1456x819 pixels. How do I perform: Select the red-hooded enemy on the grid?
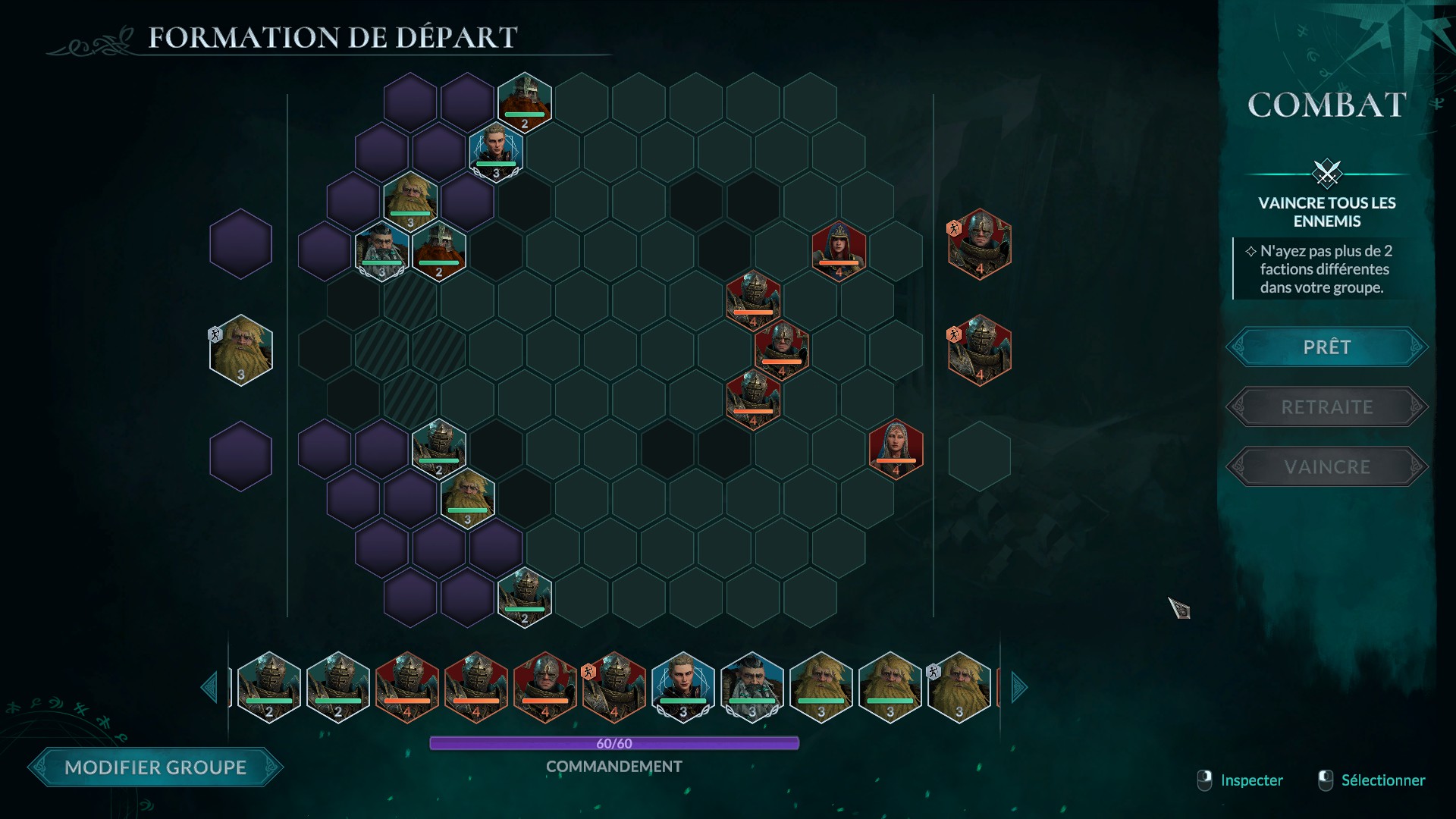839,250
